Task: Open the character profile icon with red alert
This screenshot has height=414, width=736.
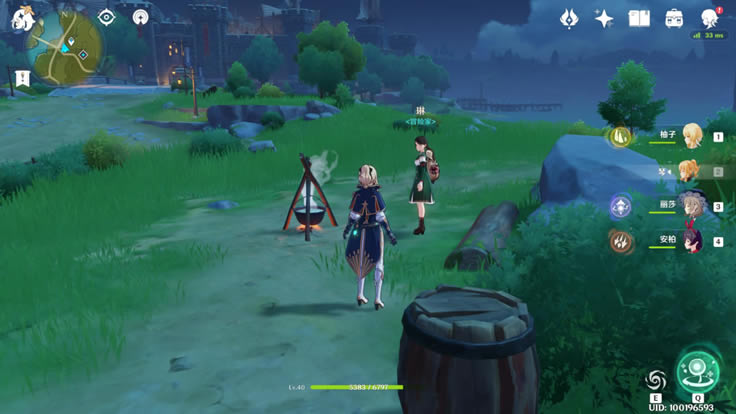Action: (x=710, y=18)
